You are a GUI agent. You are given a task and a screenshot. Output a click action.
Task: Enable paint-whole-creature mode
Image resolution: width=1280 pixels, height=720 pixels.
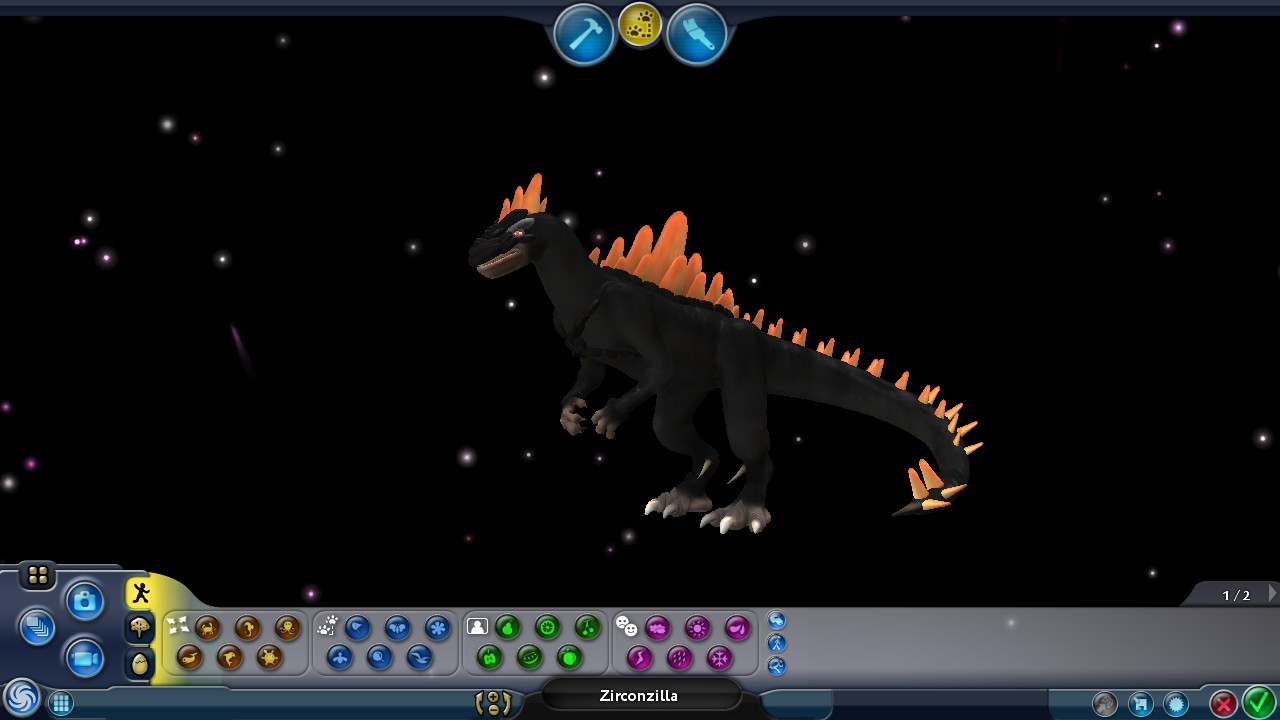[x=475, y=625]
